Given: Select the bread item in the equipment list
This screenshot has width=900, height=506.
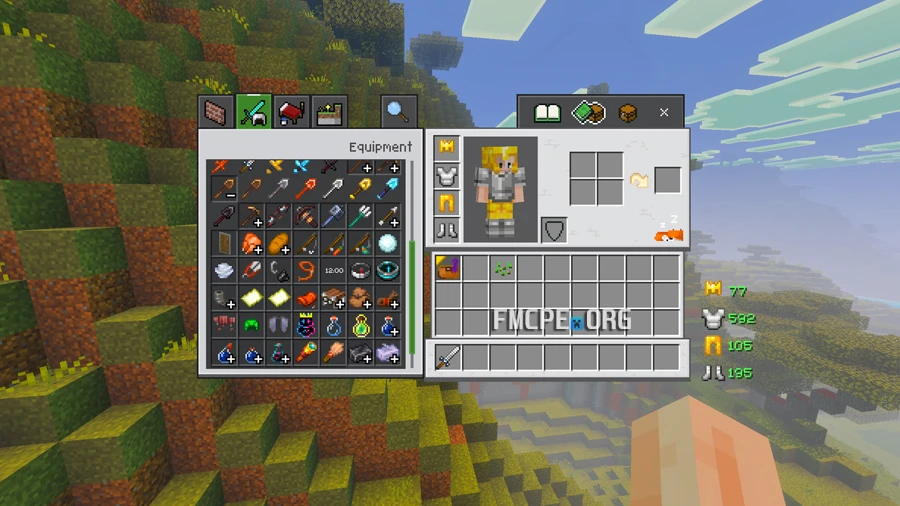Looking at the screenshot, I should pyautogui.click(x=279, y=242).
